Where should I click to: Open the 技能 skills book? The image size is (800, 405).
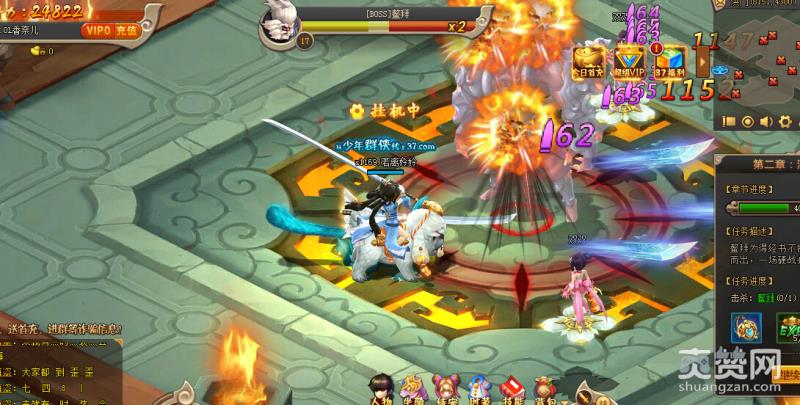(511, 388)
